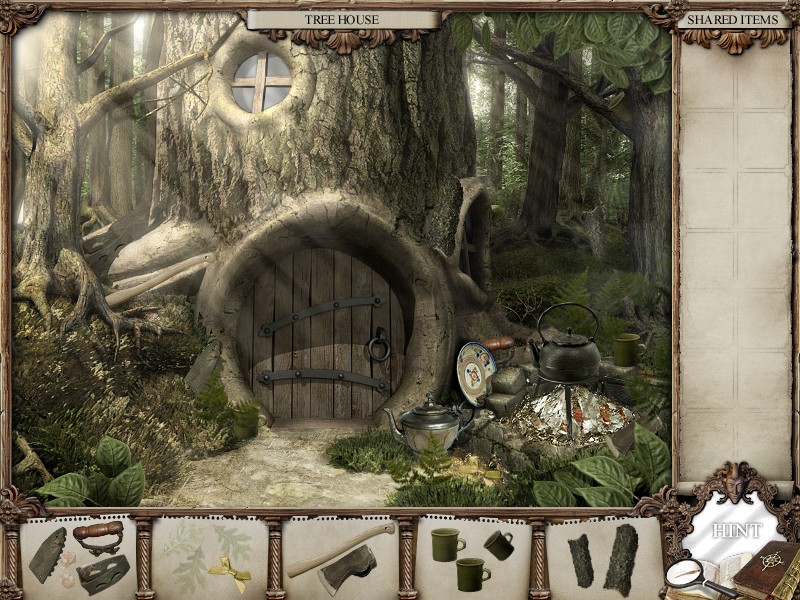Choose the green mugs item panel
The image size is (800, 600).
coord(473,557)
